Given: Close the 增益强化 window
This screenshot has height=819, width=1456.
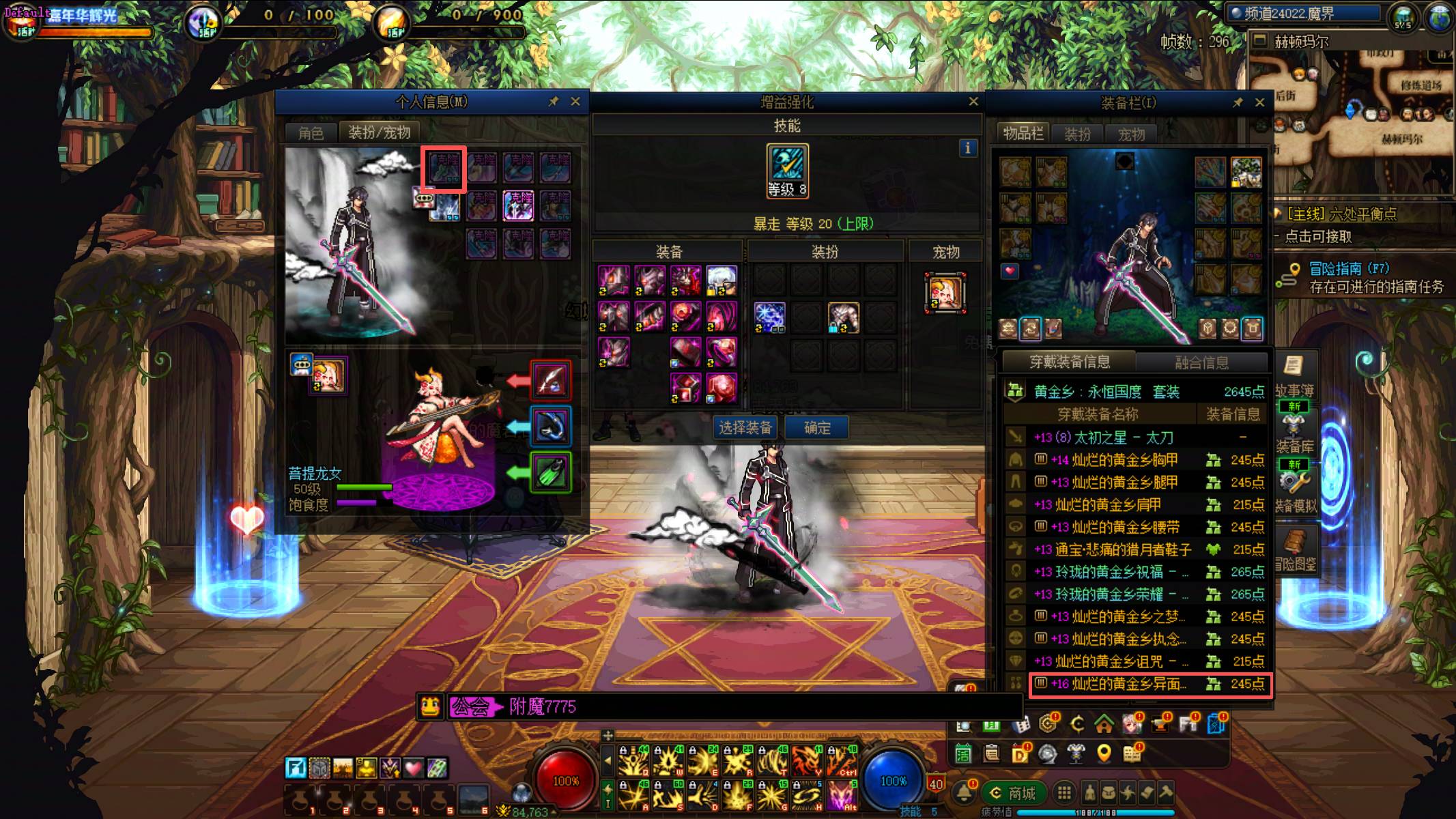Looking at the screenshot, I should point(973,102).
